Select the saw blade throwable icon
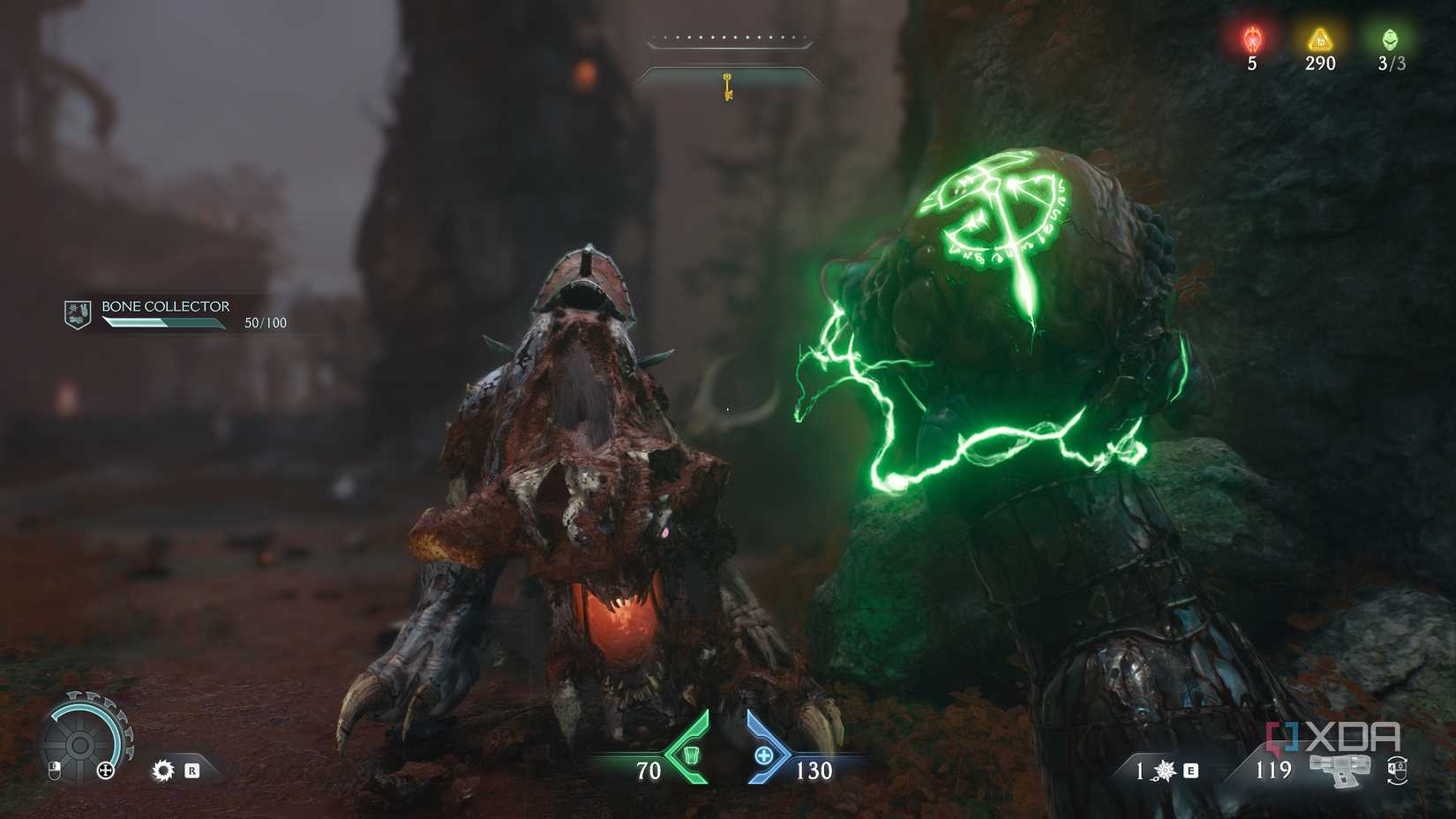Image resolution: width=1456 pixels, height=819 pixels. tap(163, 770)
